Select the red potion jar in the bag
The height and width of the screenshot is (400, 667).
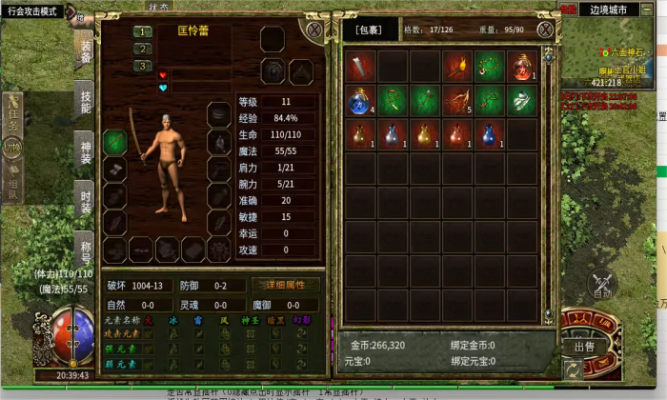coord(521,67)
